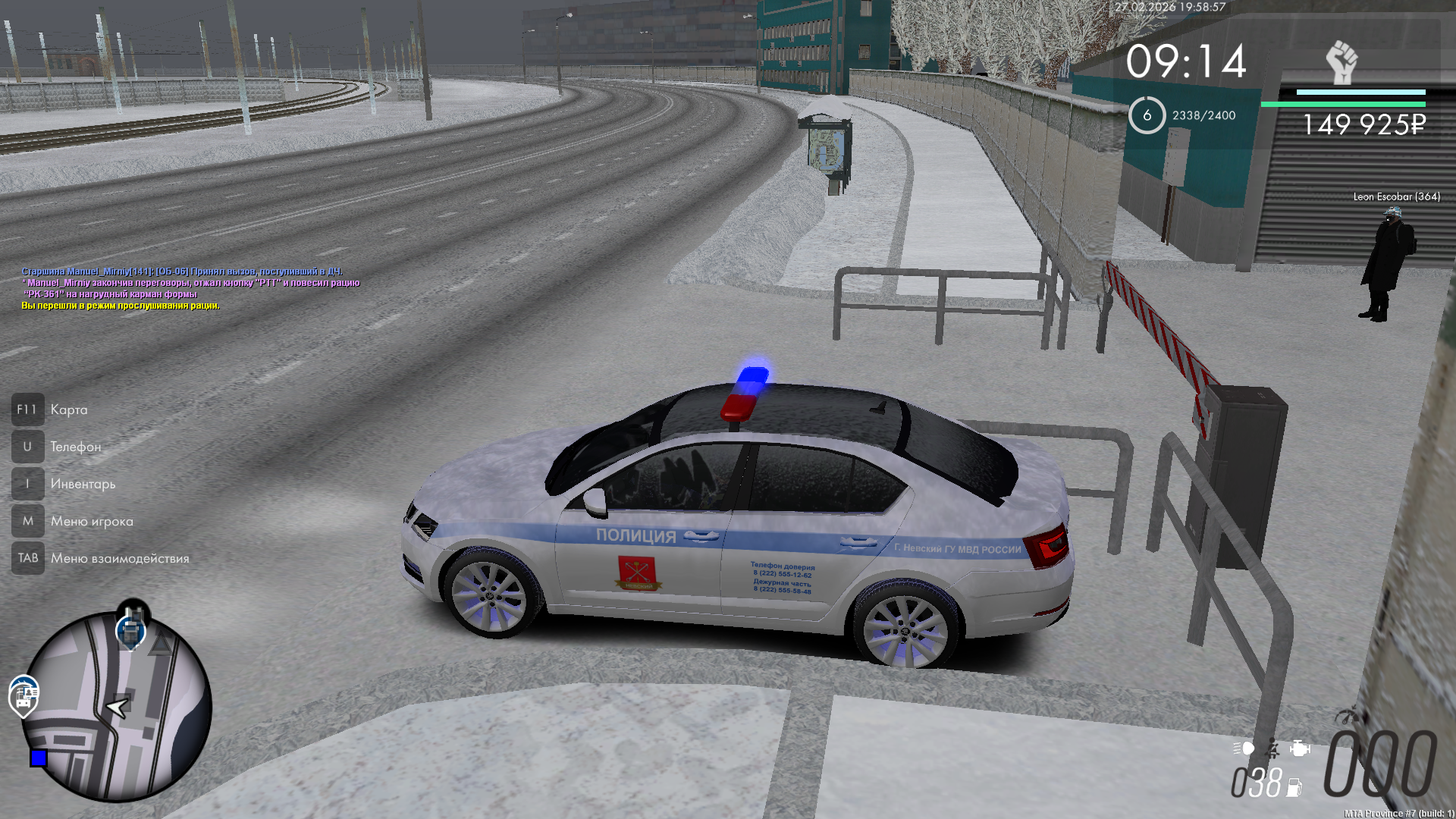
Task: Click the engine status icon
Action: [1300, 748]
